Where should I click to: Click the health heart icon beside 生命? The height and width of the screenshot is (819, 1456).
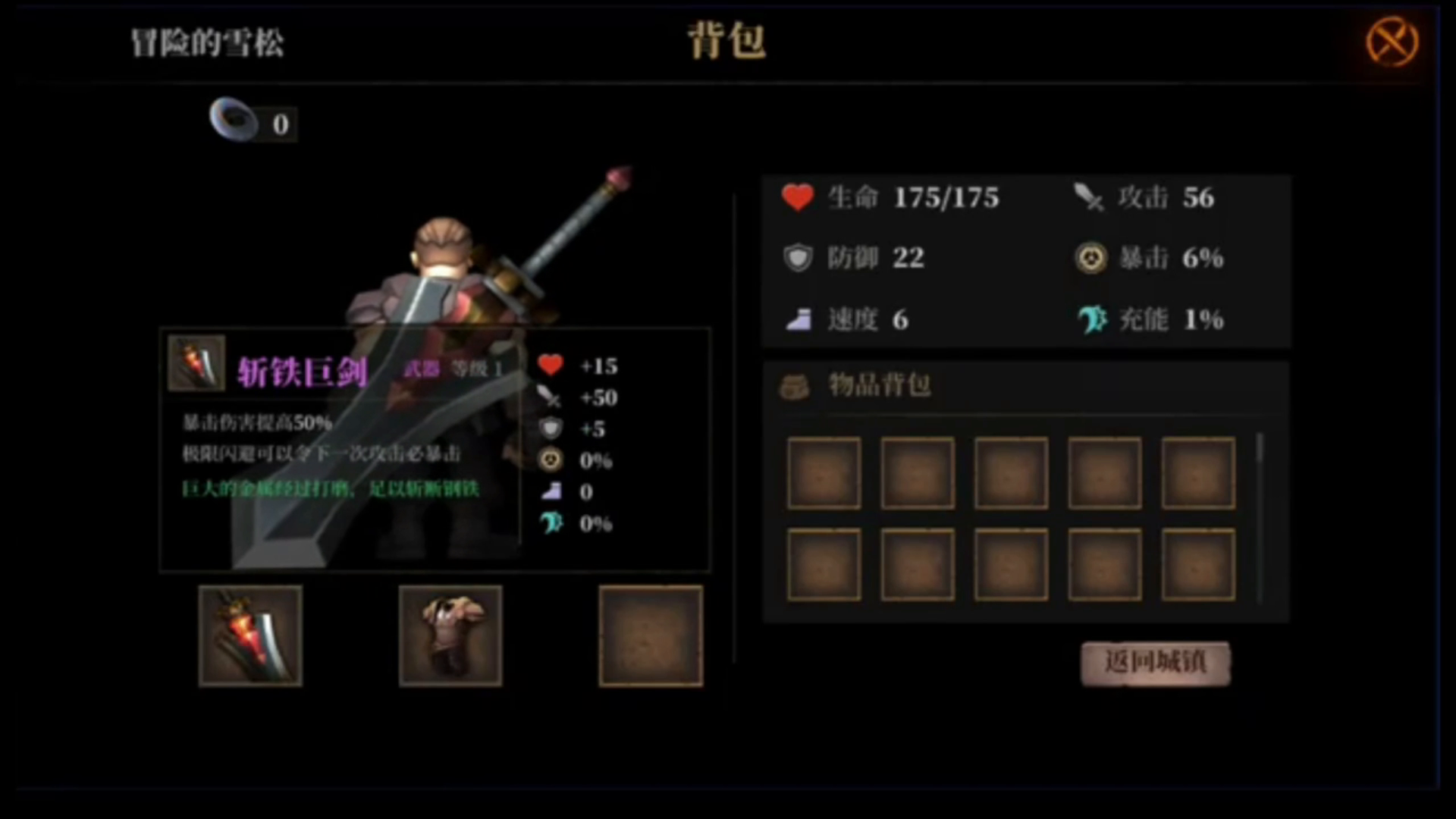(799, 197)
